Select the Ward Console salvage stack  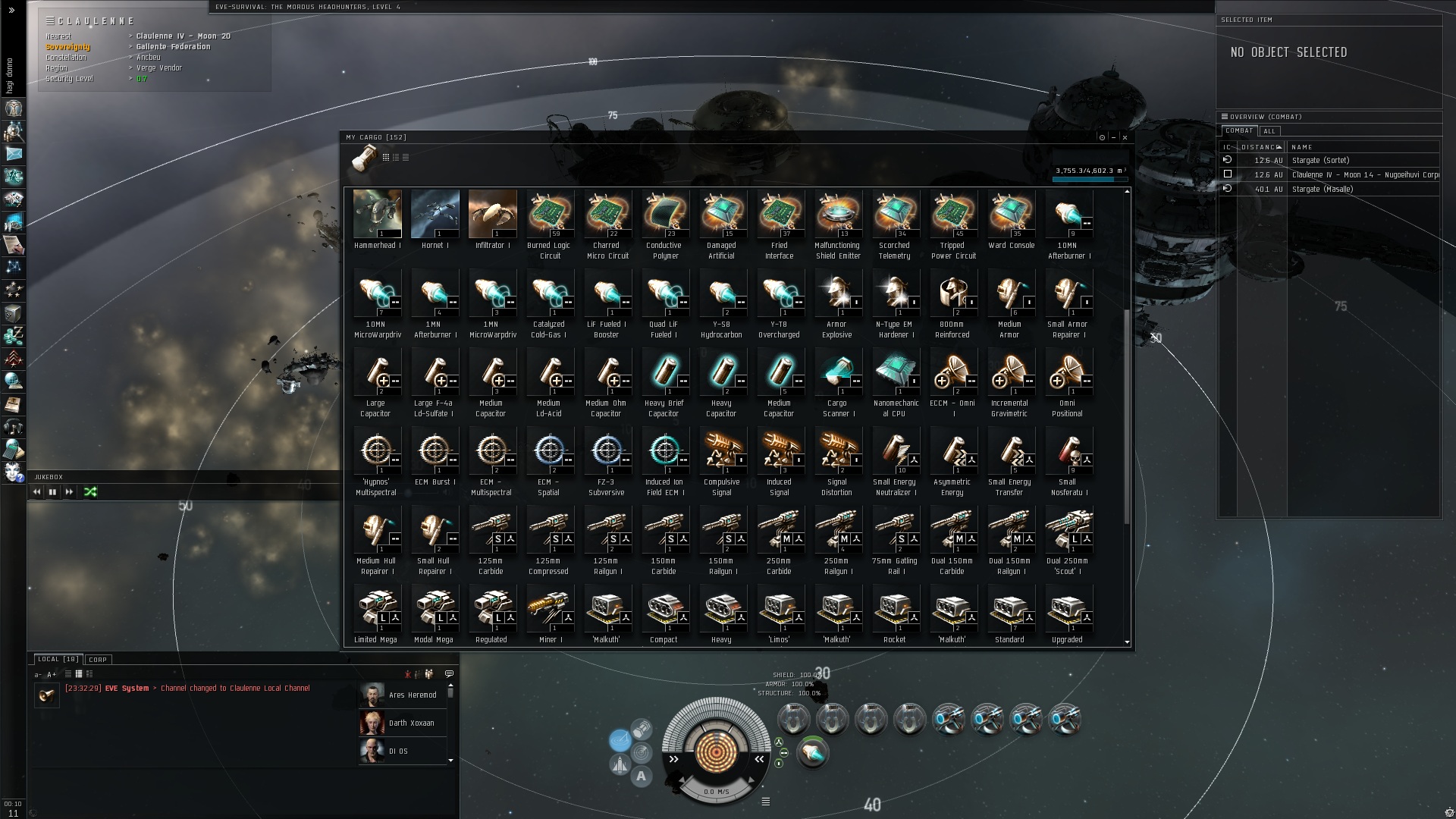click(x=1011, y=215)
